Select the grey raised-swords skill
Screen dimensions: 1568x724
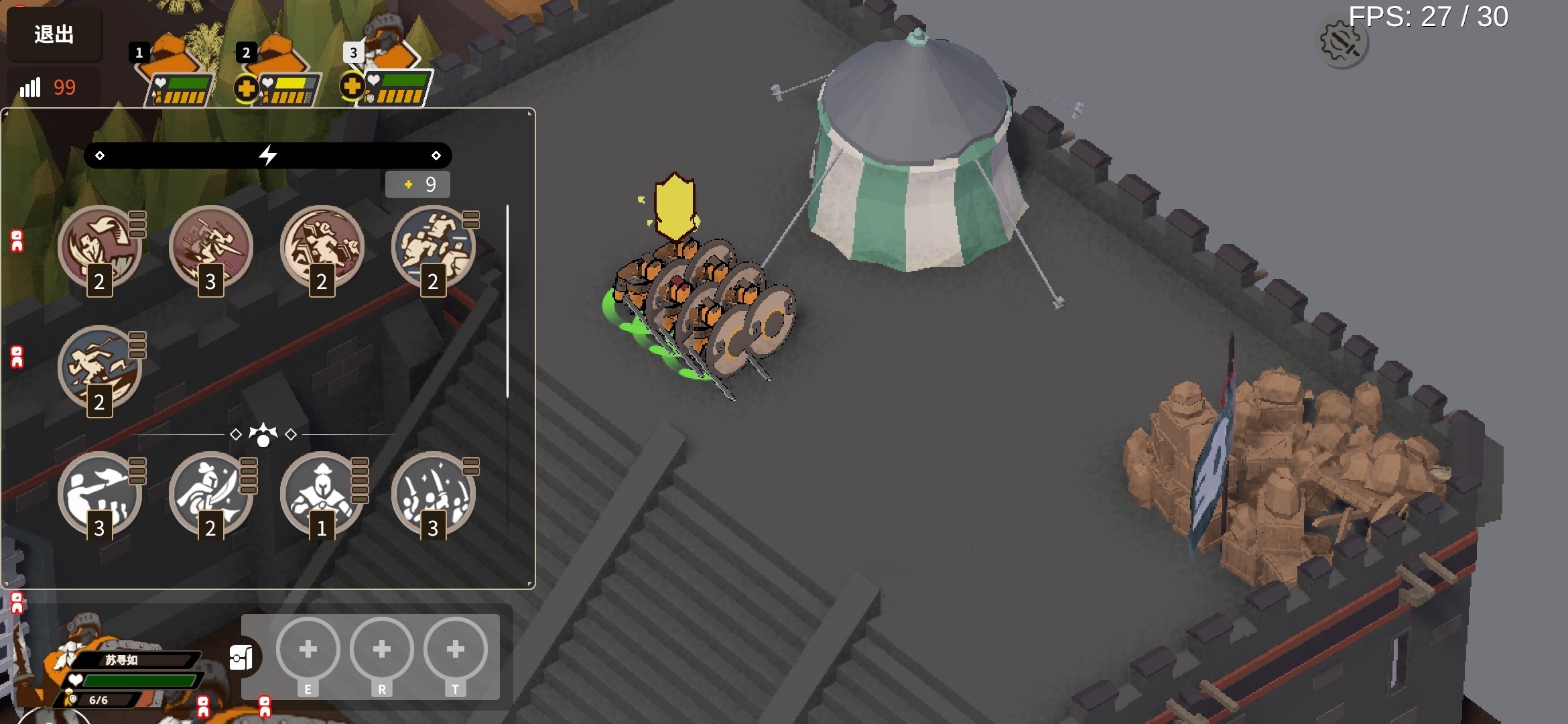tap(434, 494)
